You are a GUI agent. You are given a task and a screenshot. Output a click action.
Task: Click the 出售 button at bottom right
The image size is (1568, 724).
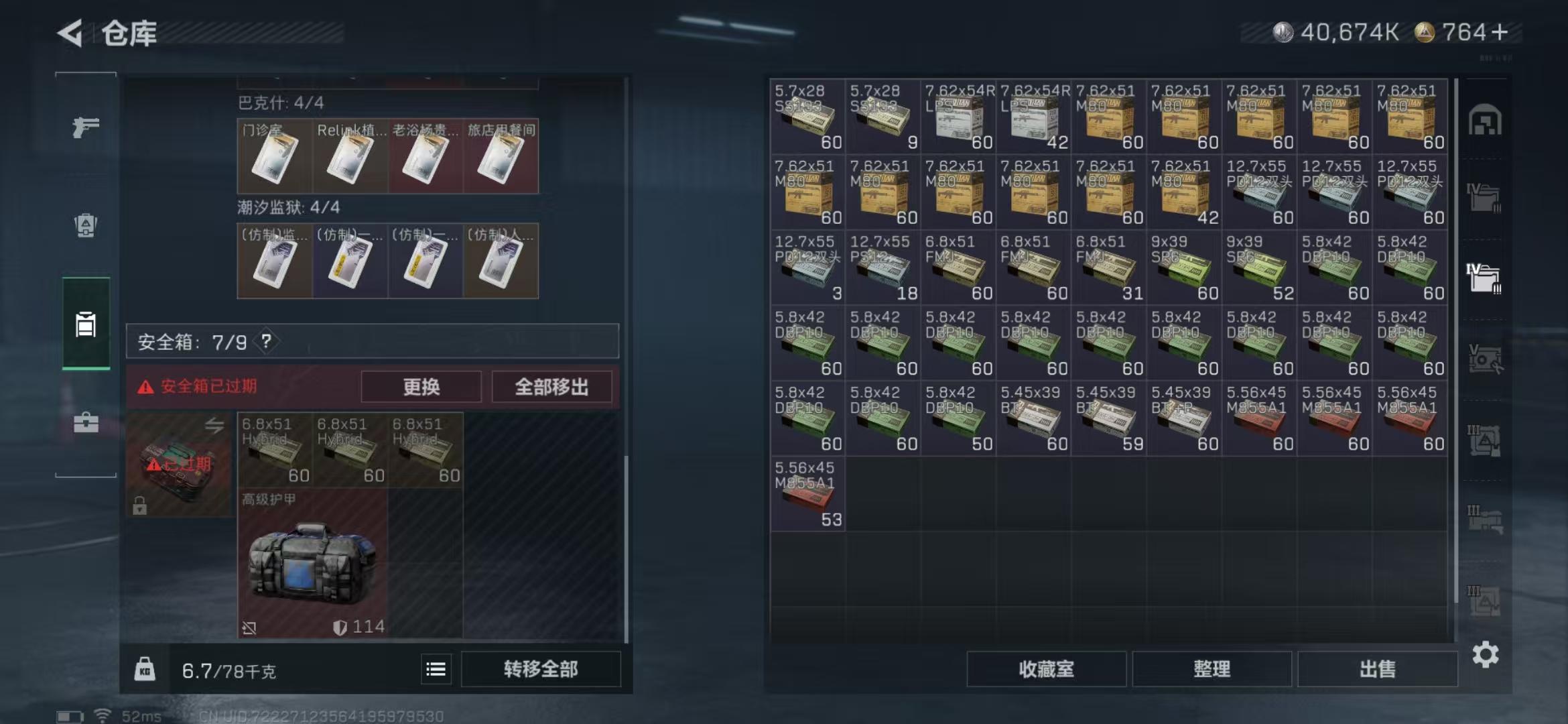coord(1377,668)
